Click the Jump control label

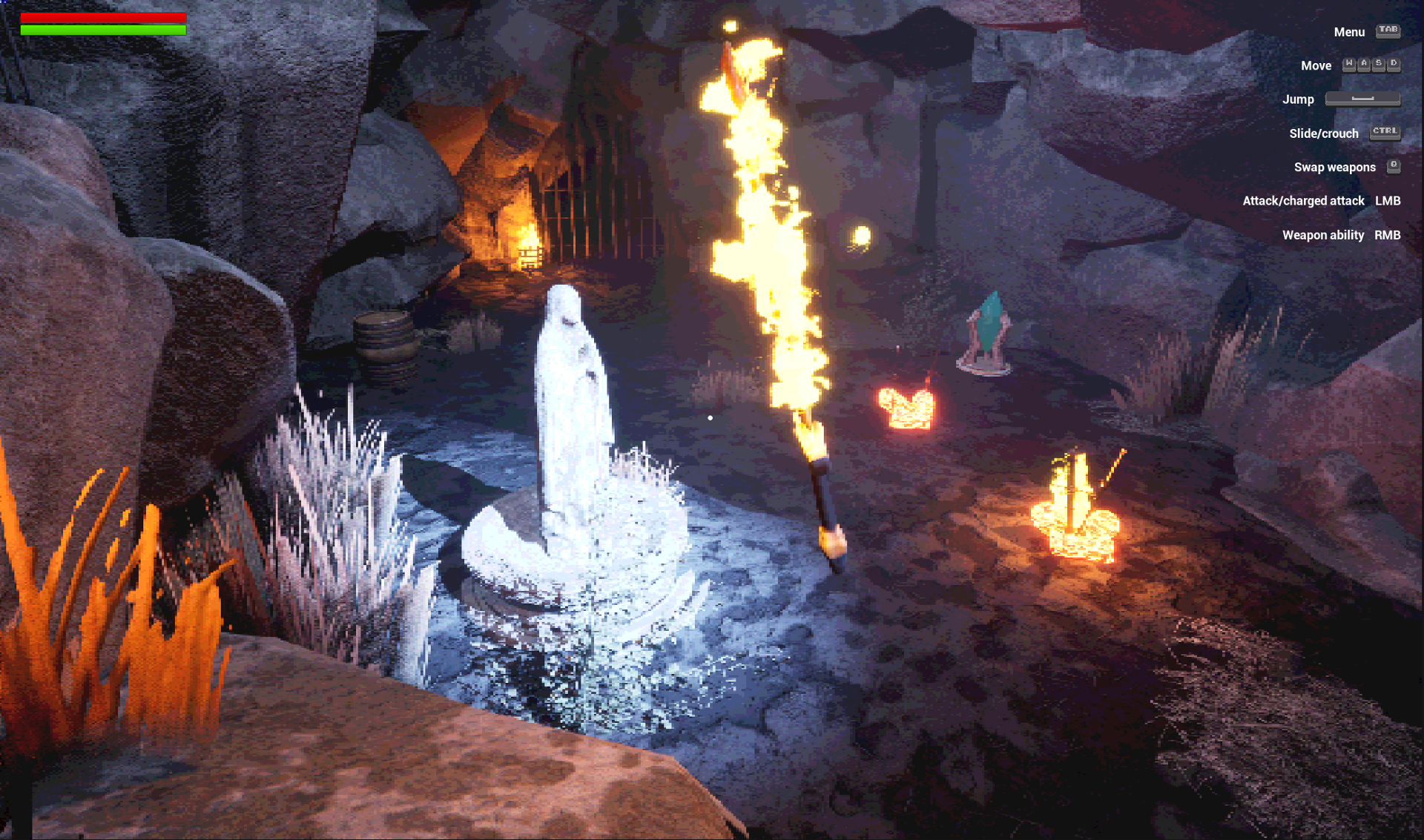pyautogui.click(x=1298, y=99)
